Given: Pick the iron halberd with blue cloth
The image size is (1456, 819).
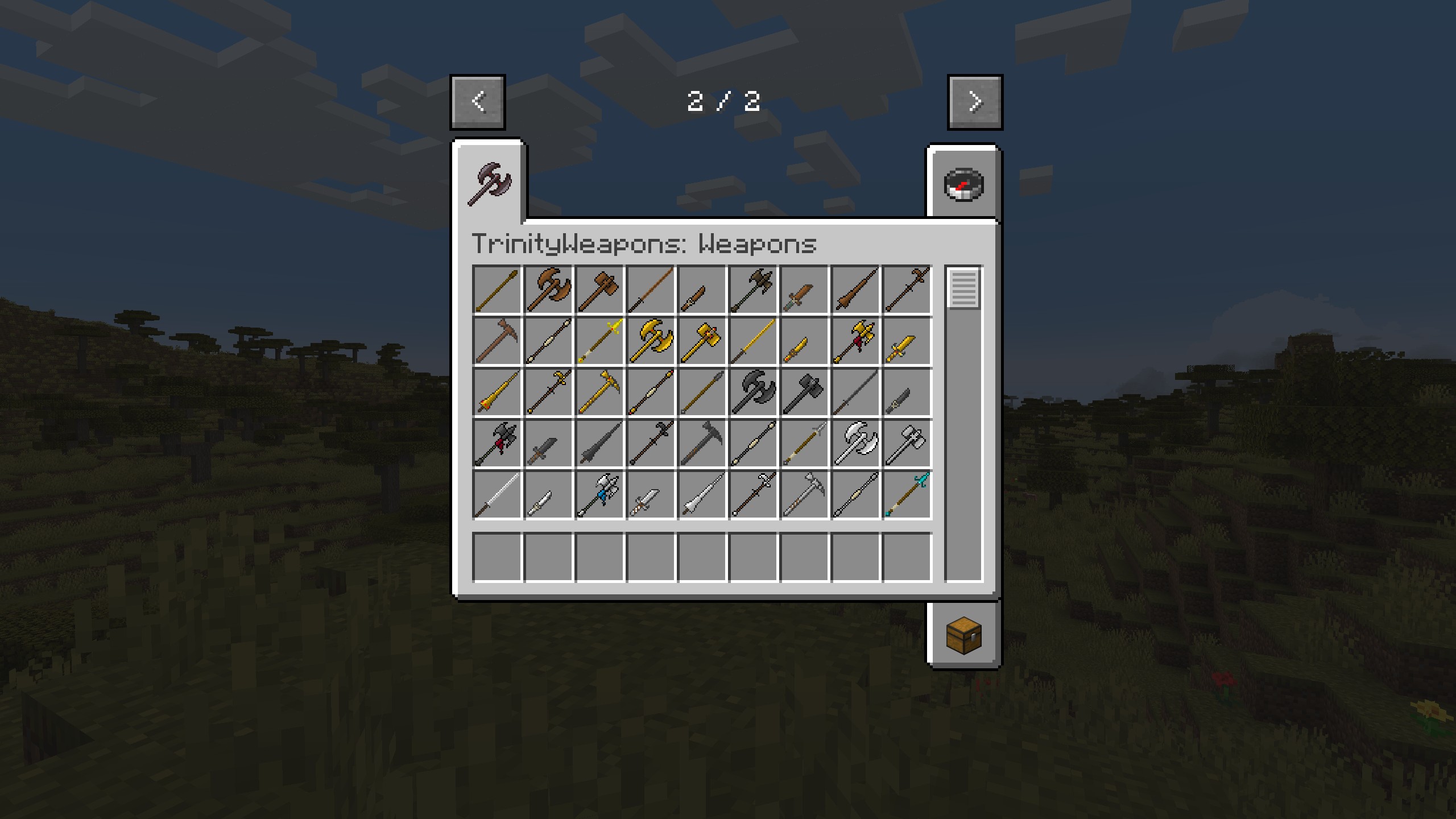Looking at the screenshot, I should click(x=599, y=494).
